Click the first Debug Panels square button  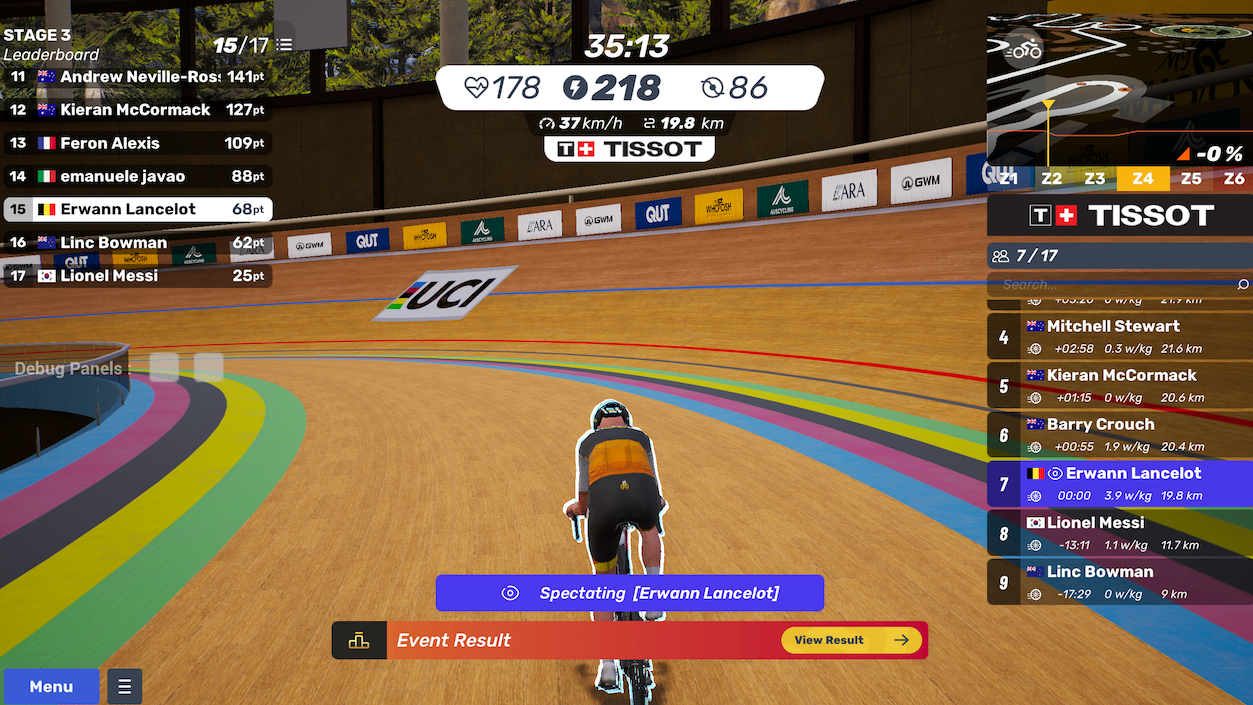(164, 368)
